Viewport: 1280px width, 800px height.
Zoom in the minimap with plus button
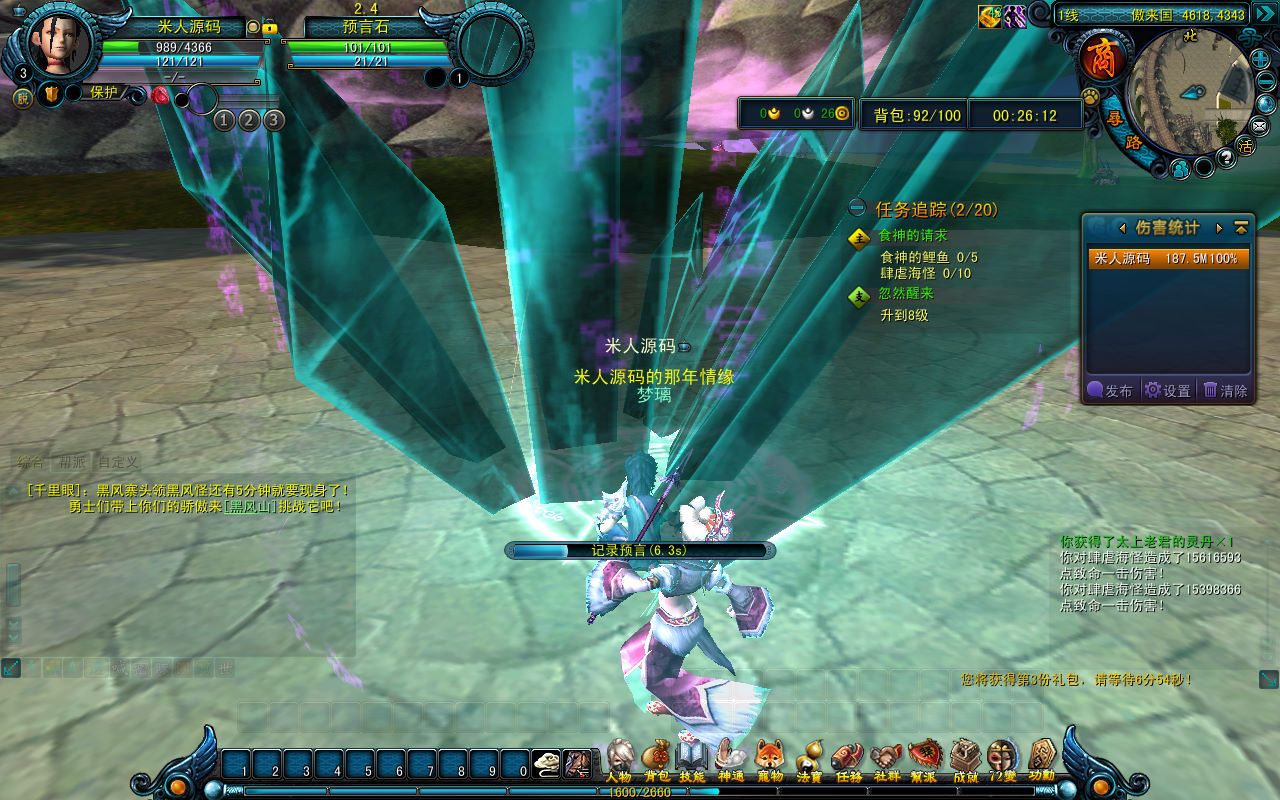point(1262,59)
